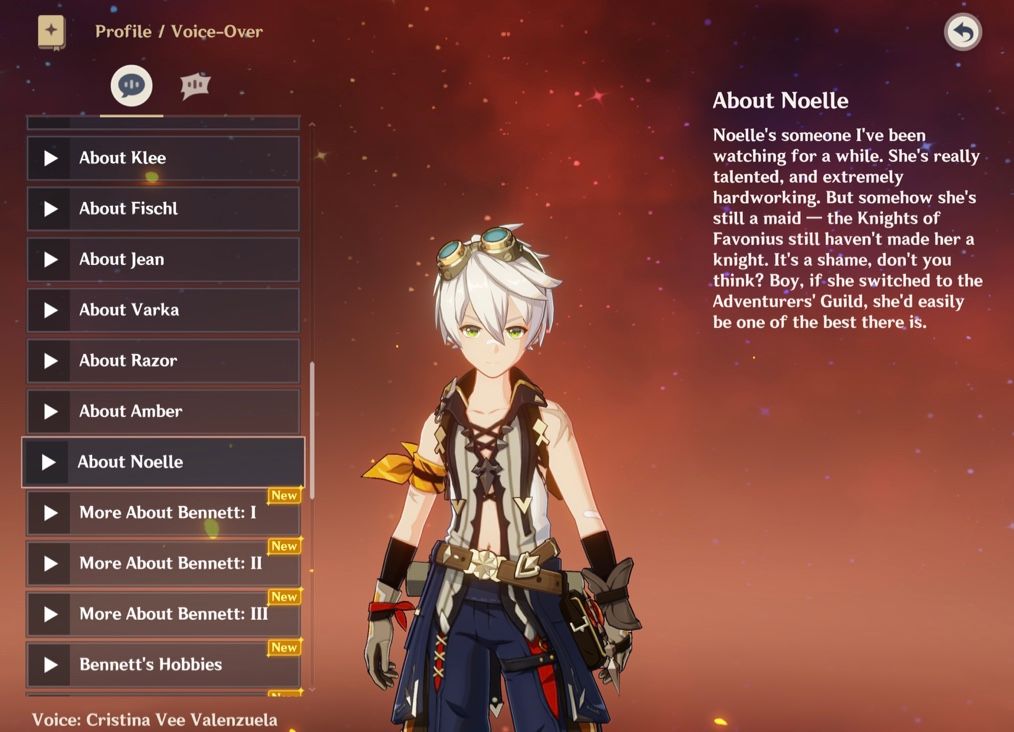Image resolution: width=1014 pixels, height=732 pixels.
Task: Click the profile book icon
Action: point(51,32)
